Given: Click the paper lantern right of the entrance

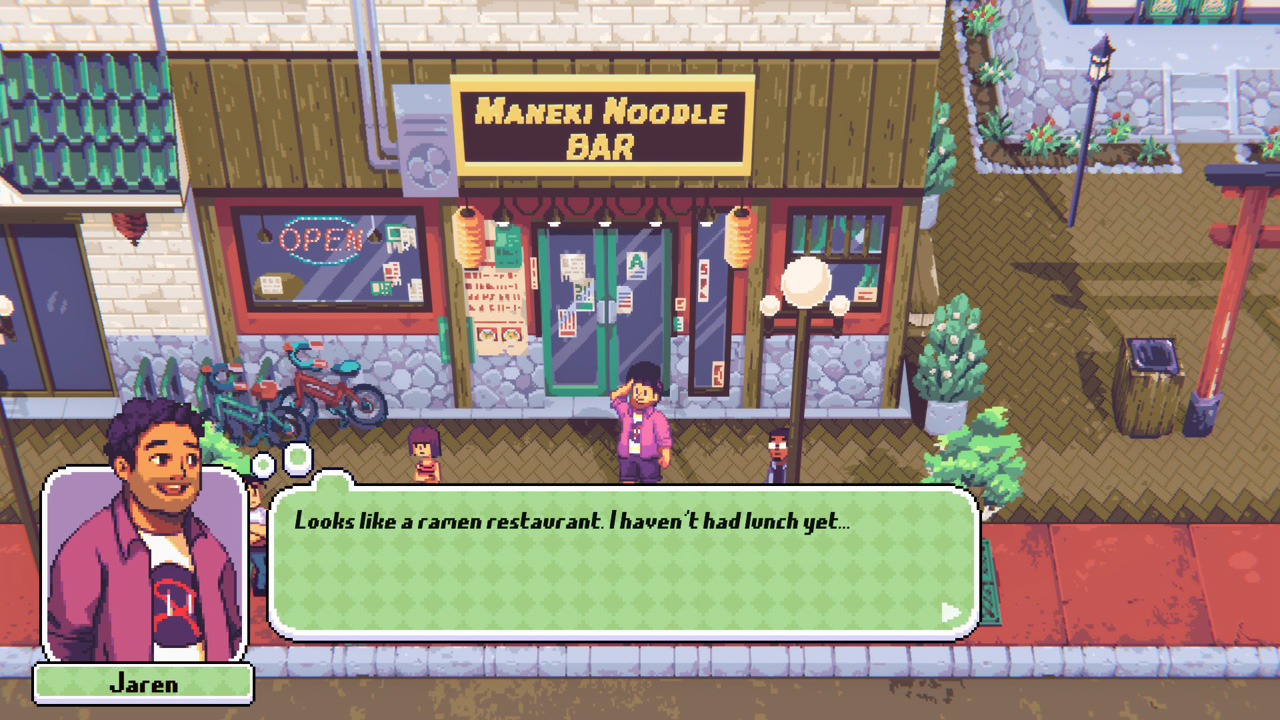Looking at the screenshot, I should click(737, 237).
